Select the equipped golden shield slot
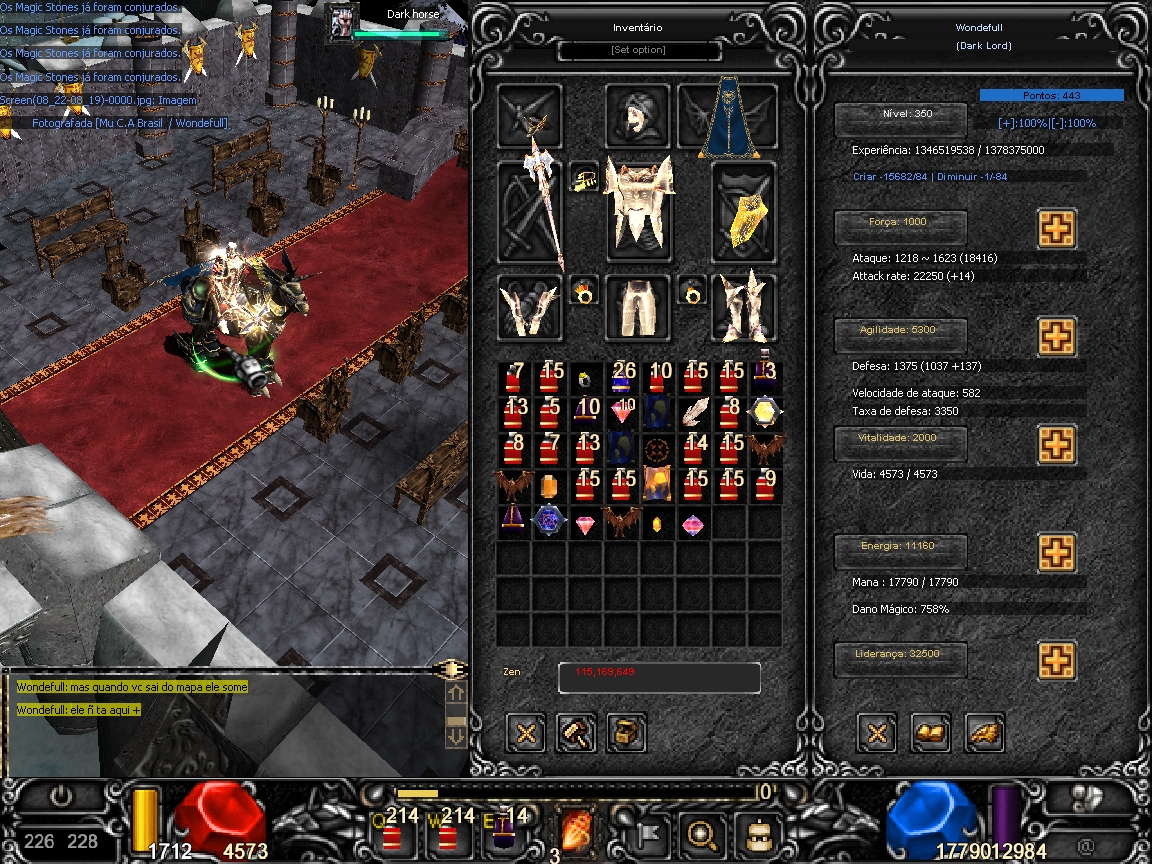This screenshot has height=864, width=1152. pyautogui.click(x=744, y=212)
